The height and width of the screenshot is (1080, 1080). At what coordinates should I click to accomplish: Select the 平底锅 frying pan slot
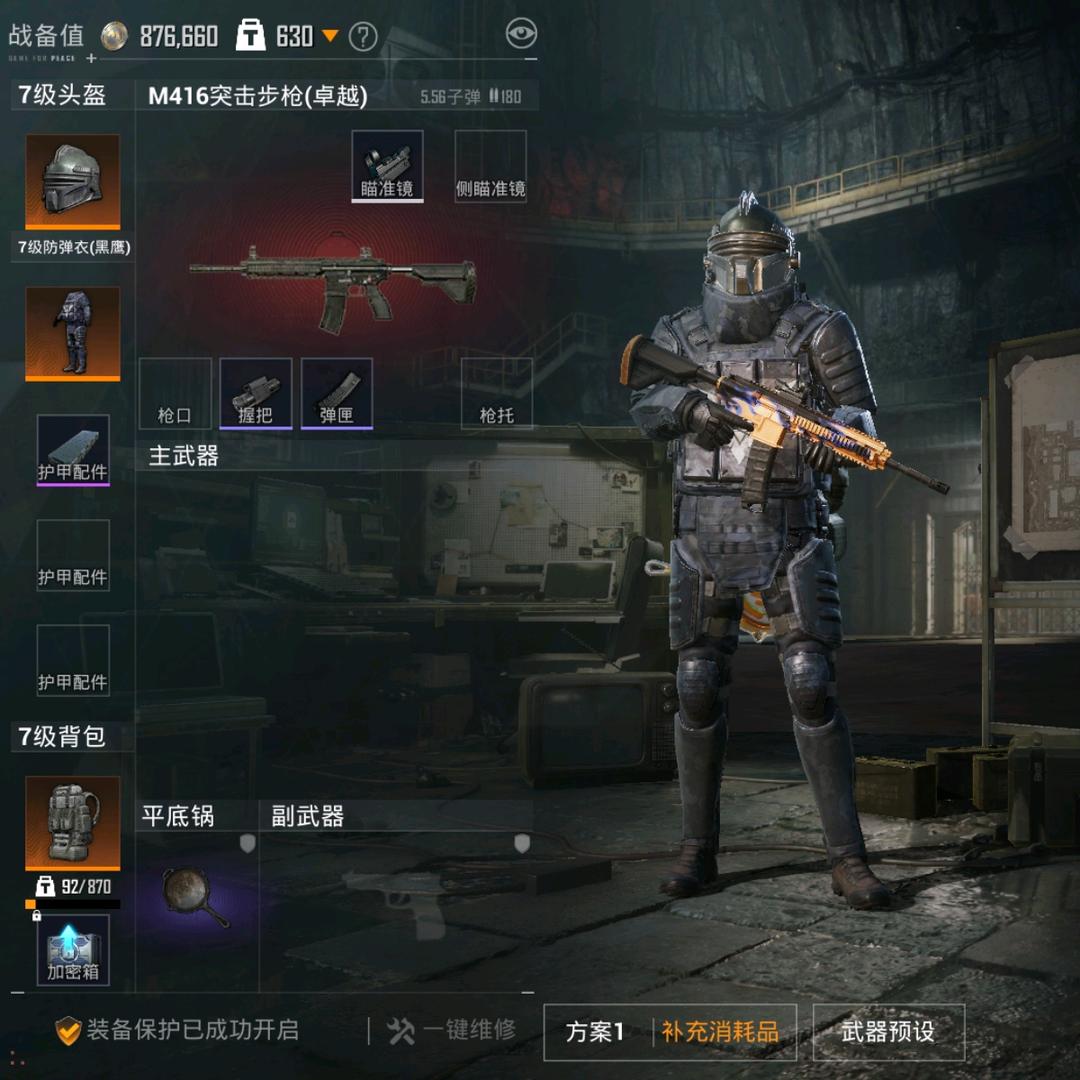pyautogui.click(x=197, y=896)
